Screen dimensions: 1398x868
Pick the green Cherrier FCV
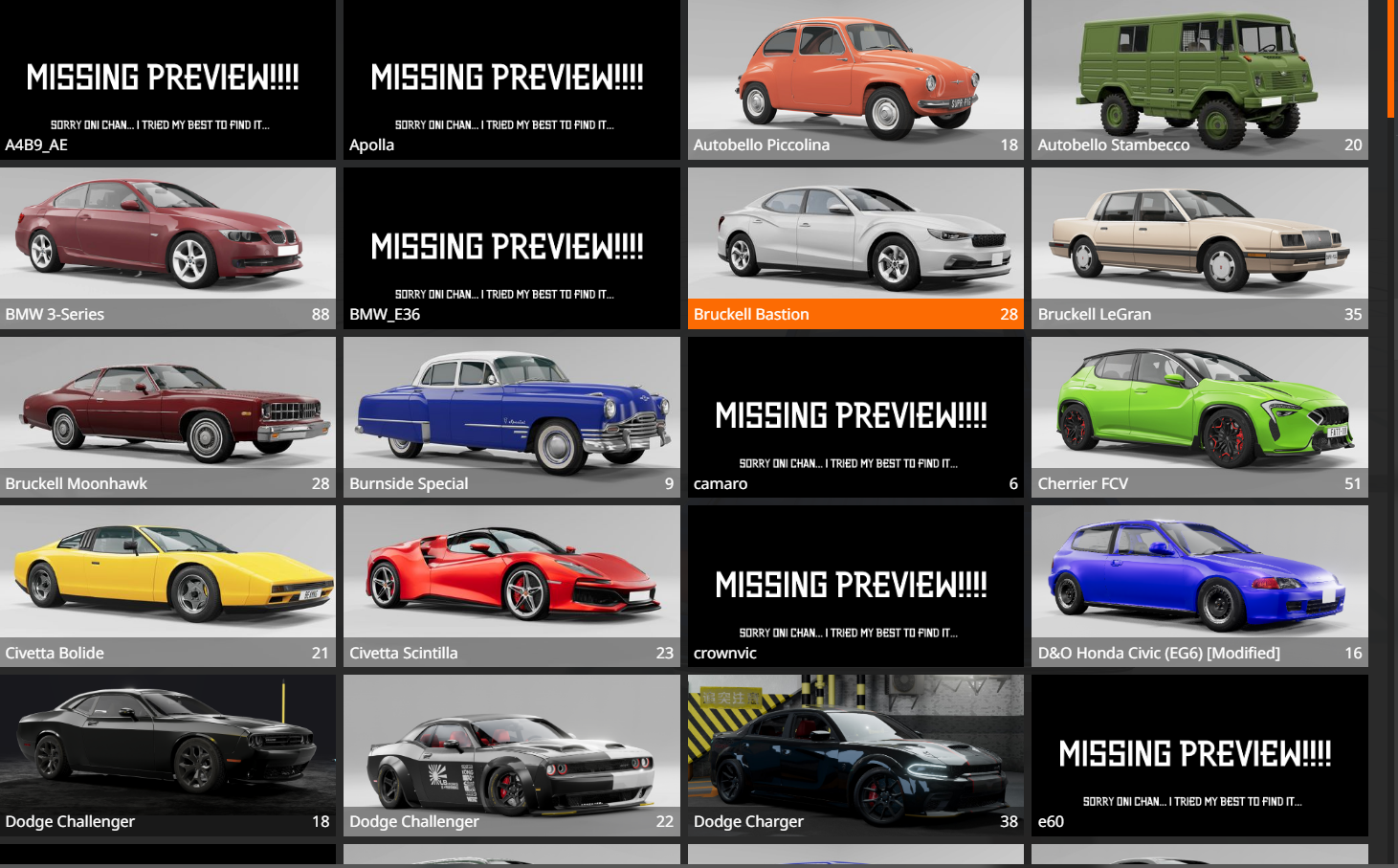[1199, 416]
